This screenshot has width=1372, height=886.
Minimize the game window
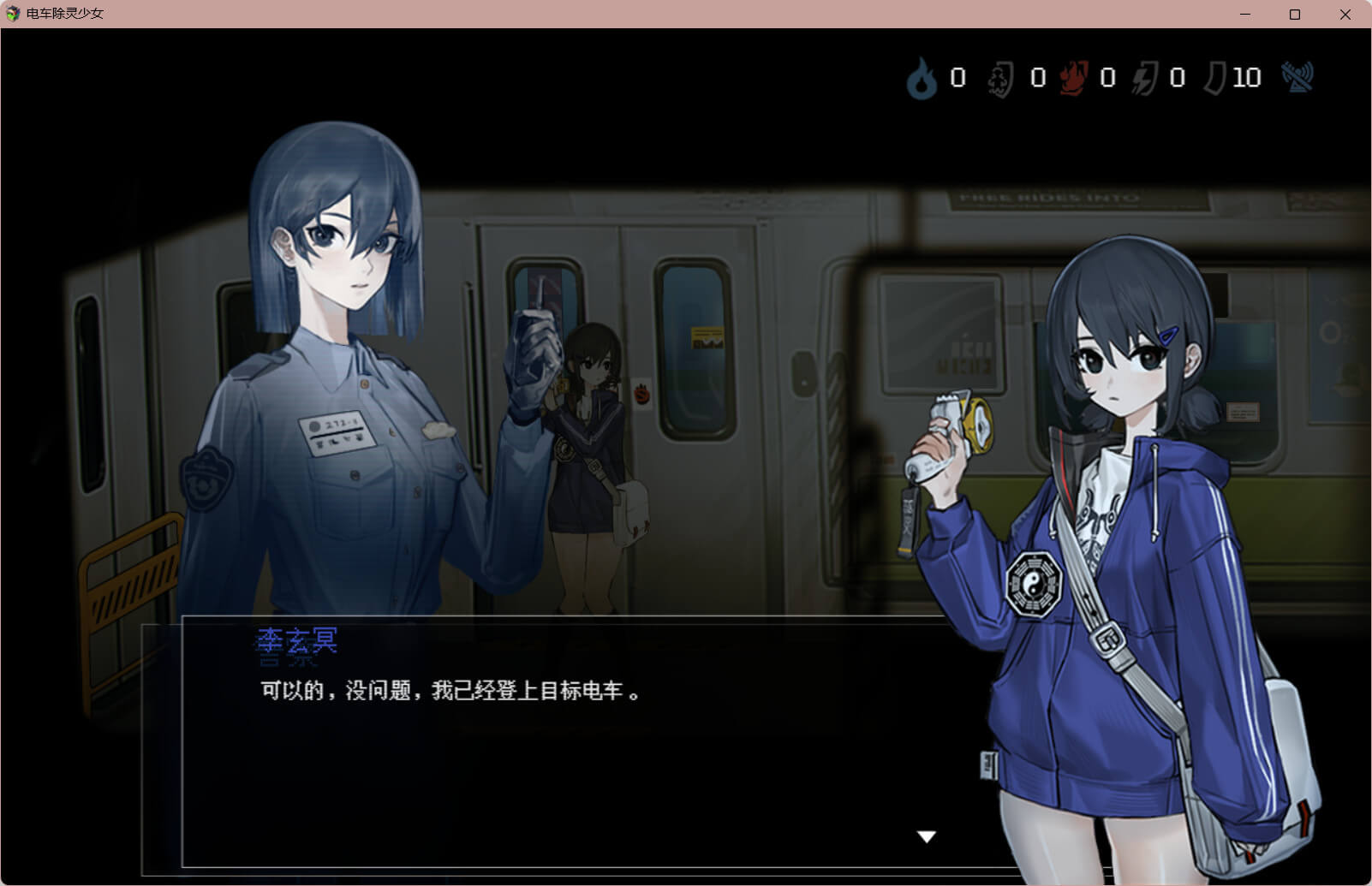point(1245,15)
